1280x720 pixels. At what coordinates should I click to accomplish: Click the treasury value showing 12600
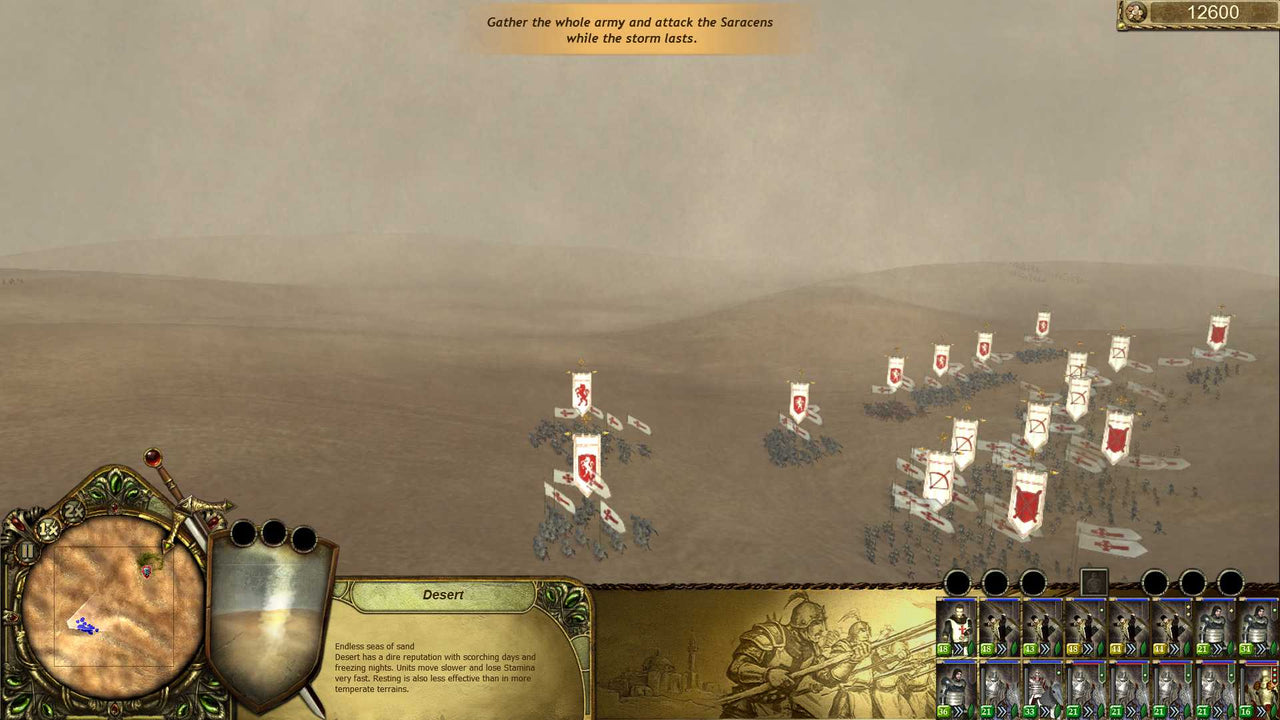coord(1215,13)
